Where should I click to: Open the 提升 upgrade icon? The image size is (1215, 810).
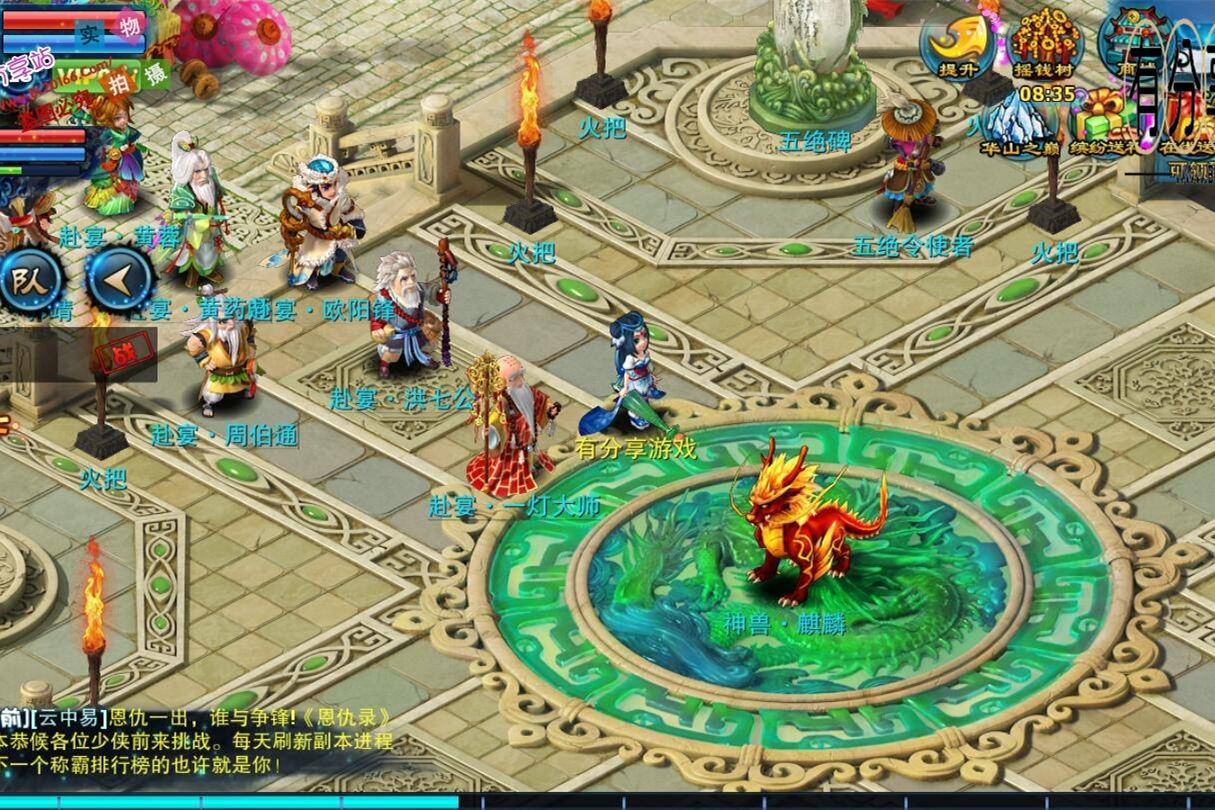956,40
